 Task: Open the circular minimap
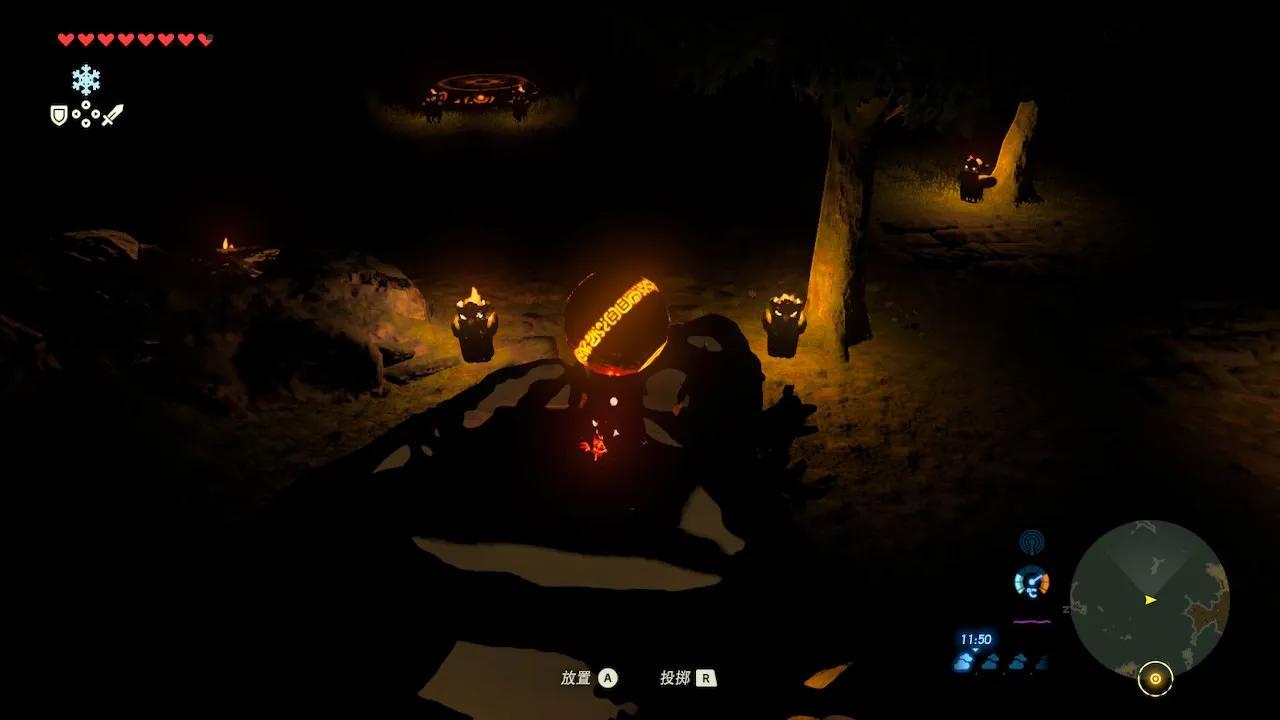pos(1149,600)
